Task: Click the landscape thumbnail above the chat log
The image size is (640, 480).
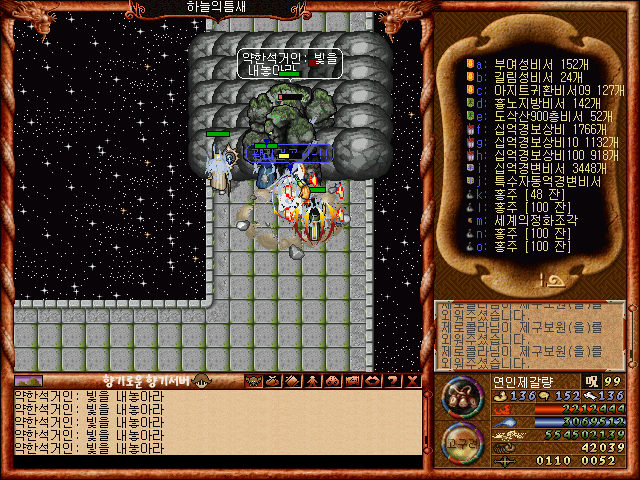Action: click(x=29, y=380)
